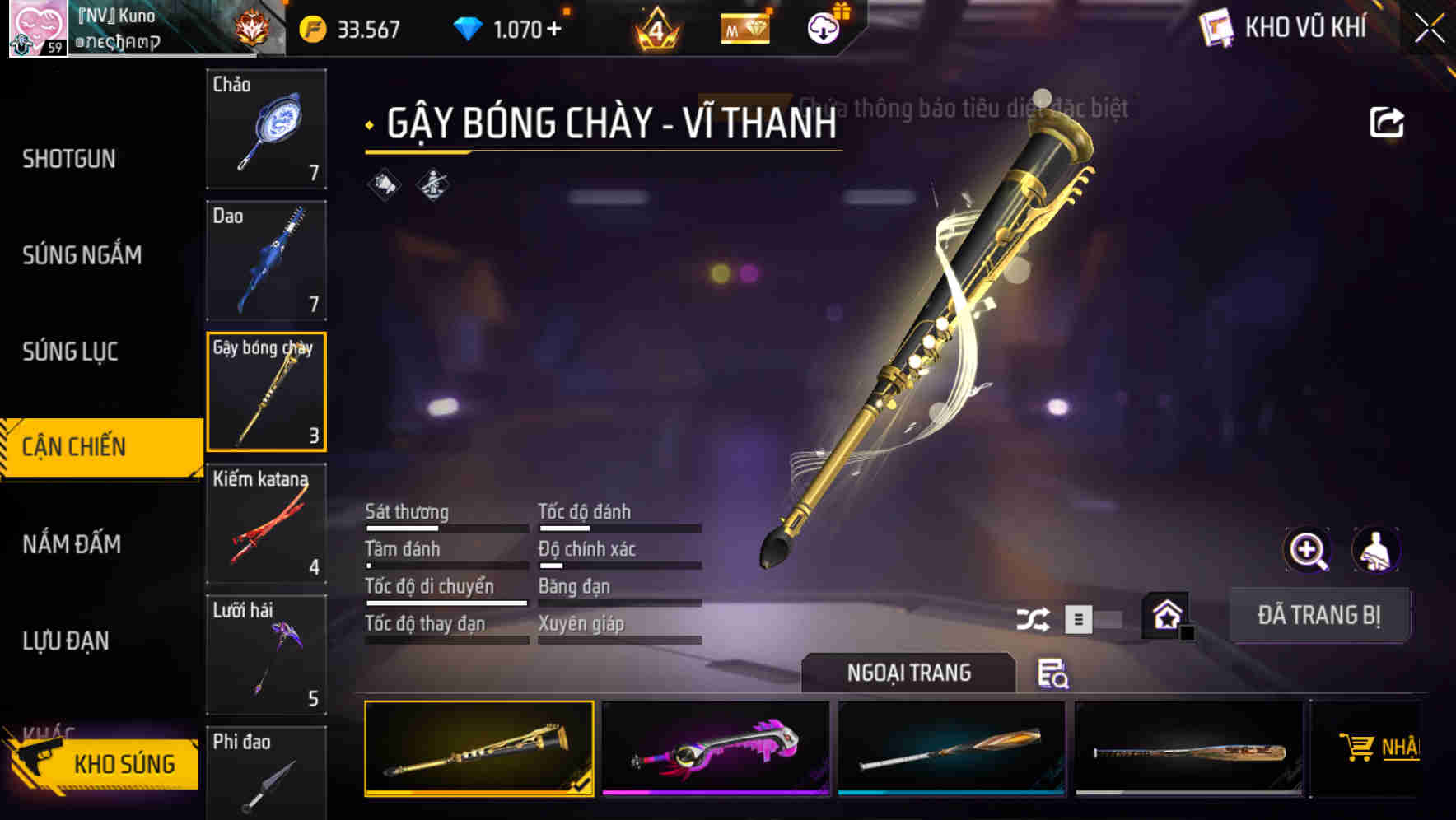The height and width of the screenshot is (820, 1456).
Task: Switch to the NGOẠI TRANG tab
Action: pyautogui.click(x=909, y=672)
